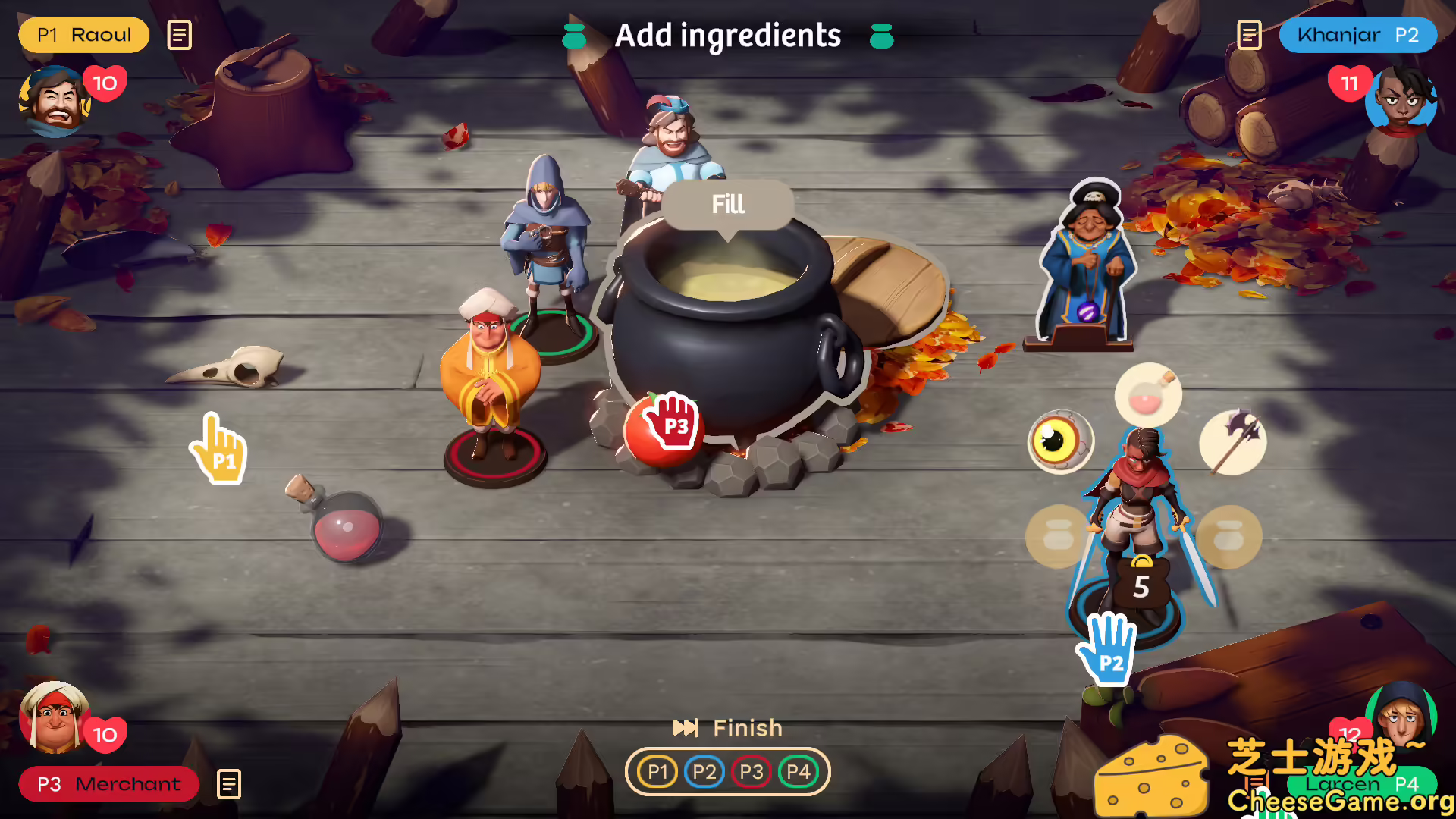This screenshot has width=1456, height=819.
Task: Click the green ingredient icon left of title
Action: pyautogui.click(x=573, y=35)
